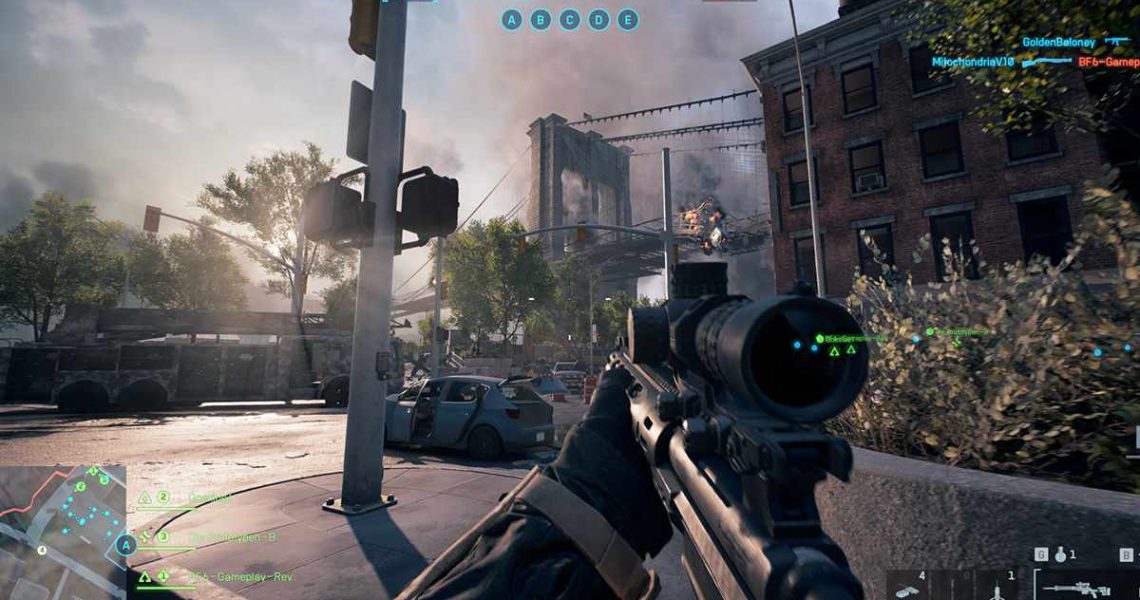Screen dimensions: 1140x600
Task: Click the MitochondriaV10 kill feed entry
Action: point(973,61)
